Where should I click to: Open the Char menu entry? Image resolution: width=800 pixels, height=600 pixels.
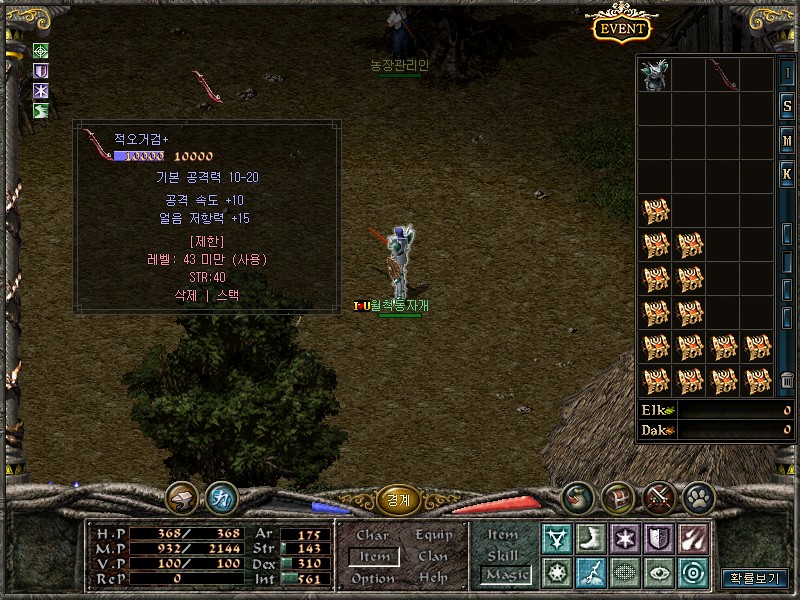click(x=373, y=536)
